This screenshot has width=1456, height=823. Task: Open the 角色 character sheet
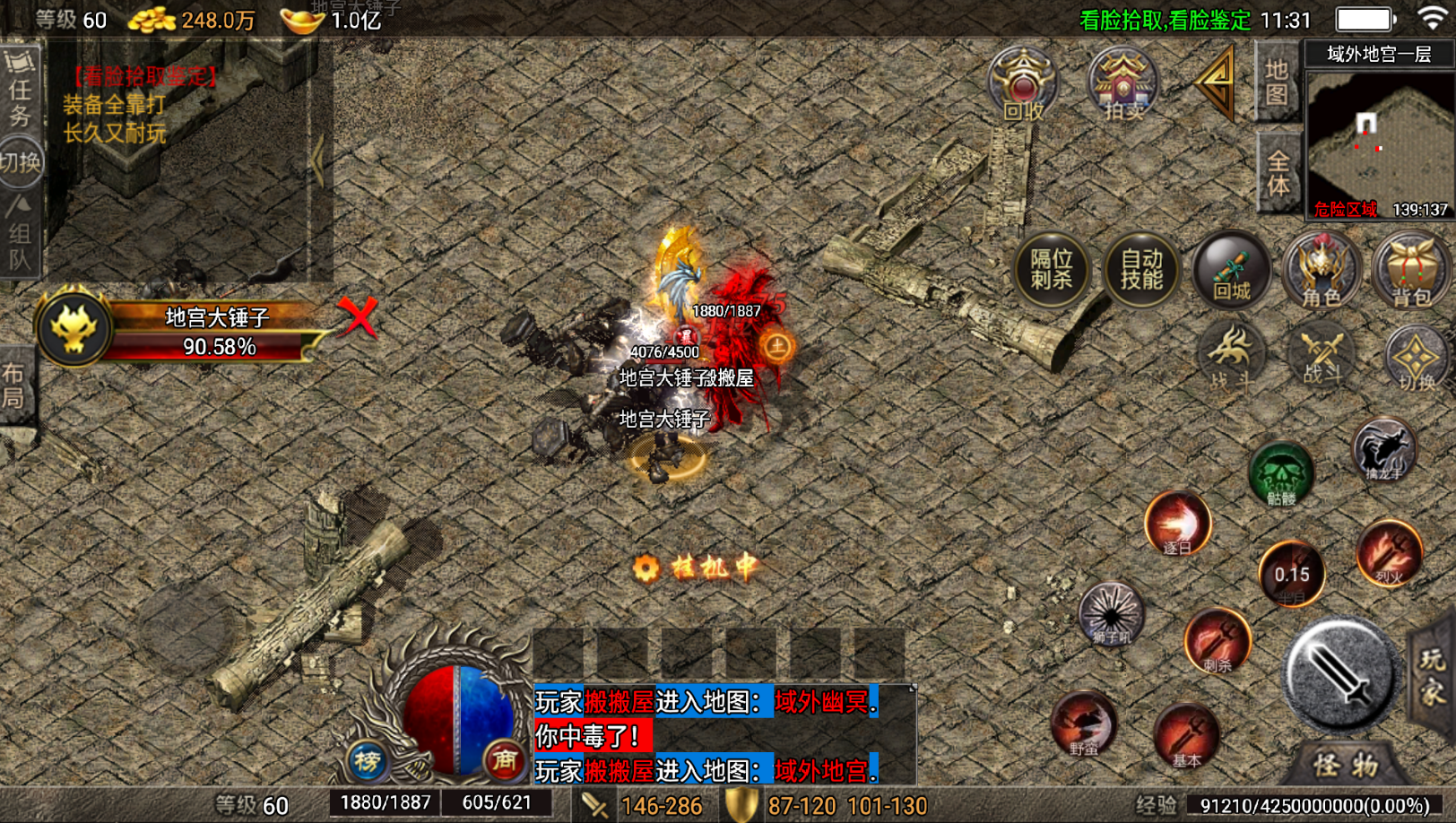coord(1322,269)
